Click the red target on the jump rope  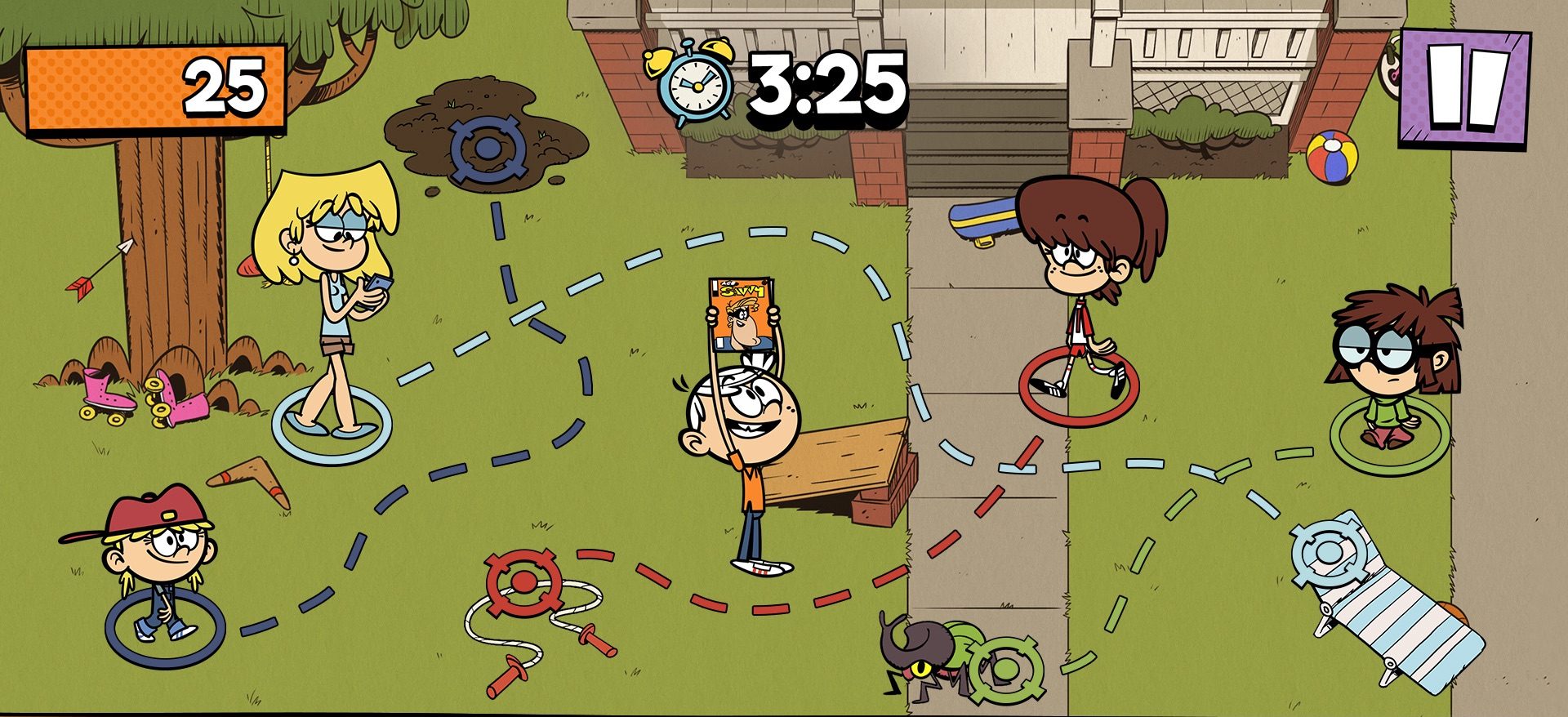click(523, 584)
